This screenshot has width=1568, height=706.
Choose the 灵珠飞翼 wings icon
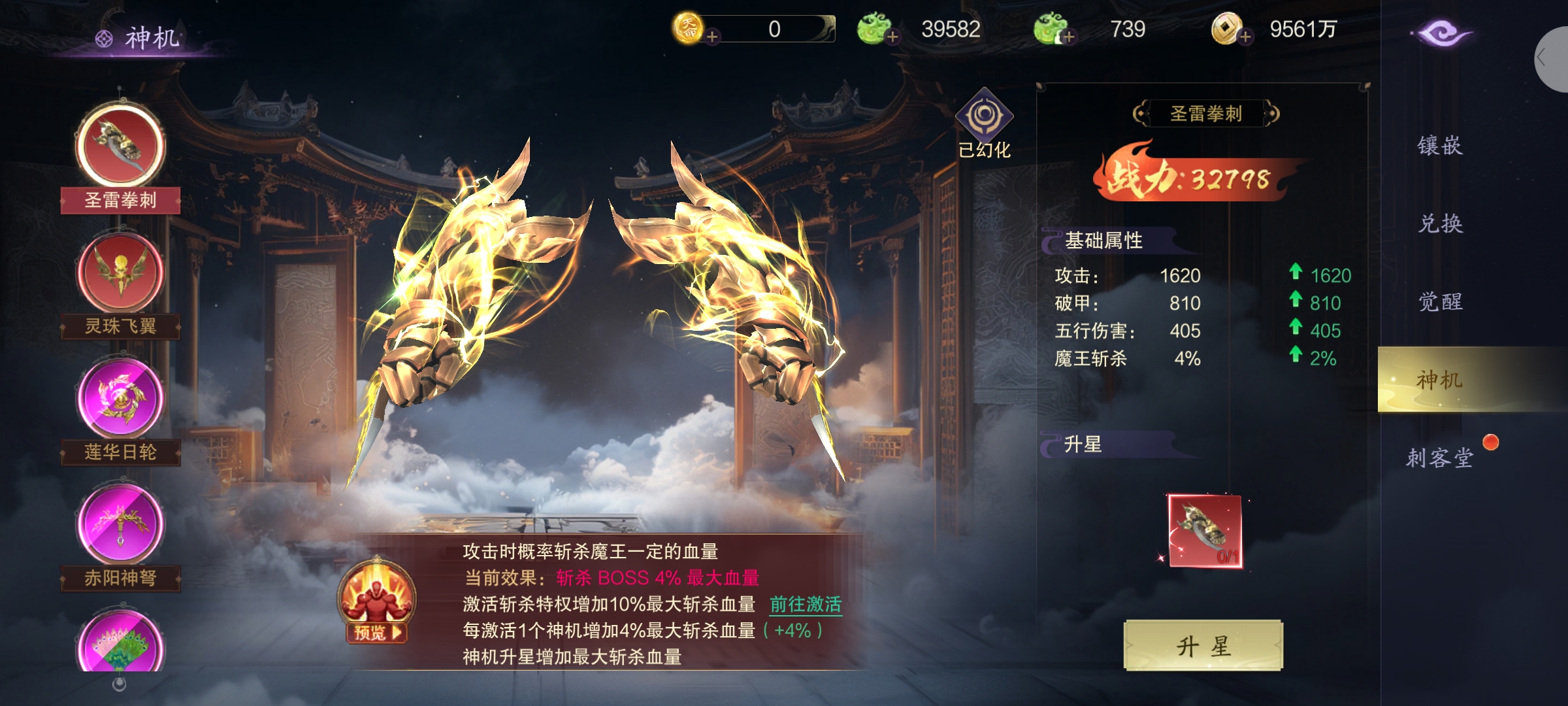coord(120,273)
